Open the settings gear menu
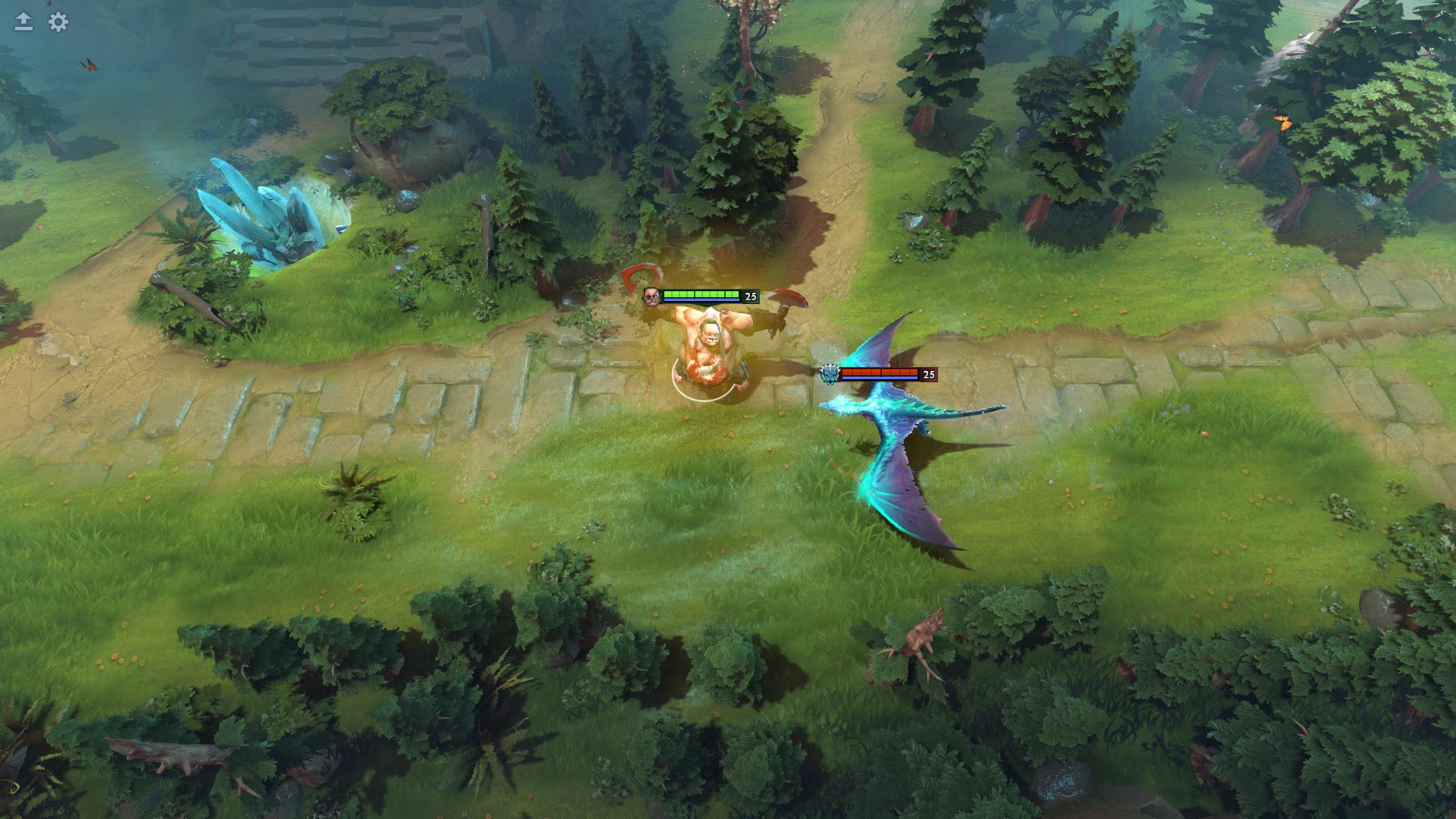Image resolution: width=1456 pixels, height=819 pixels. click(x=57, y=23)
